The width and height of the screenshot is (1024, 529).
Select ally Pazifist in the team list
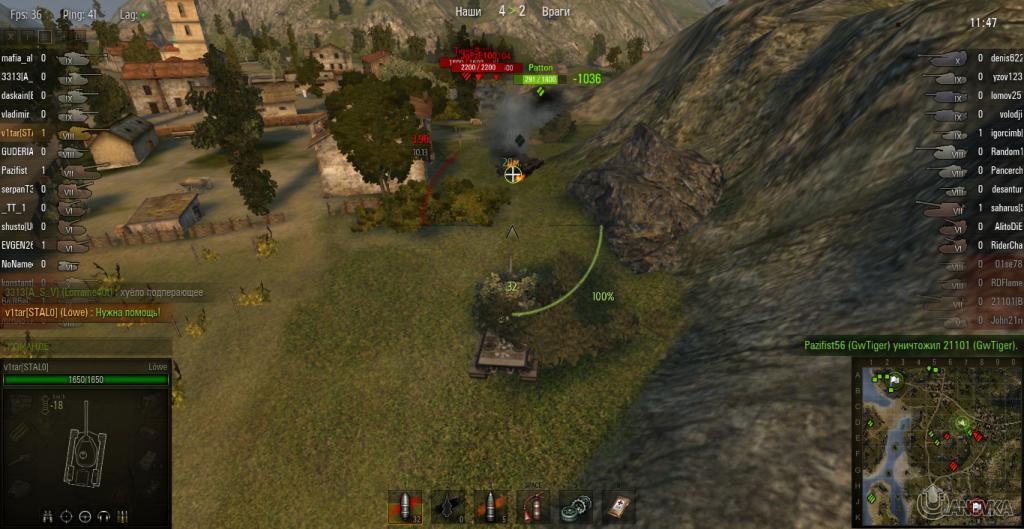tap(17, 170)
